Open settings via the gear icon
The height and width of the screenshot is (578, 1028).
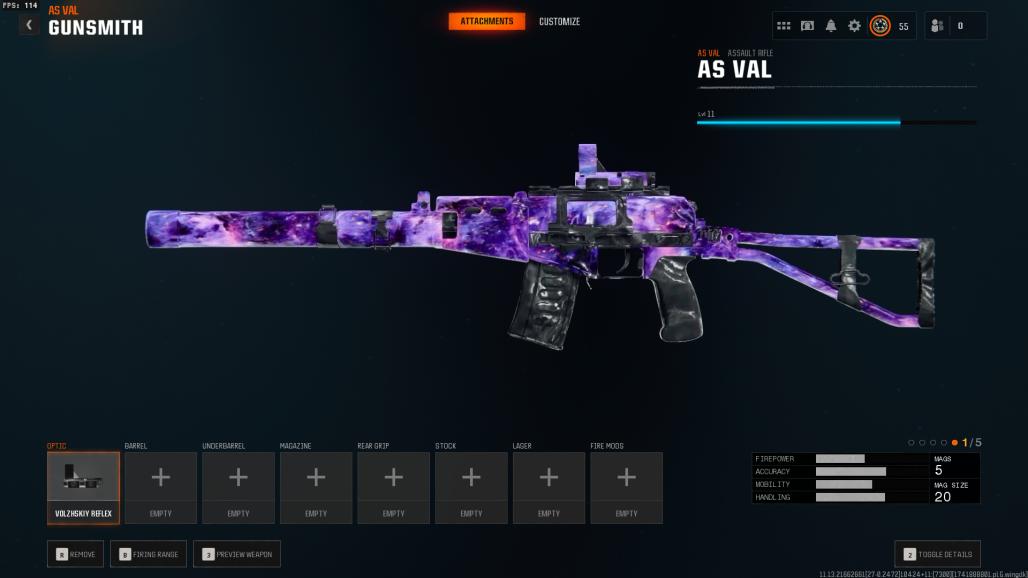(854, 26)
